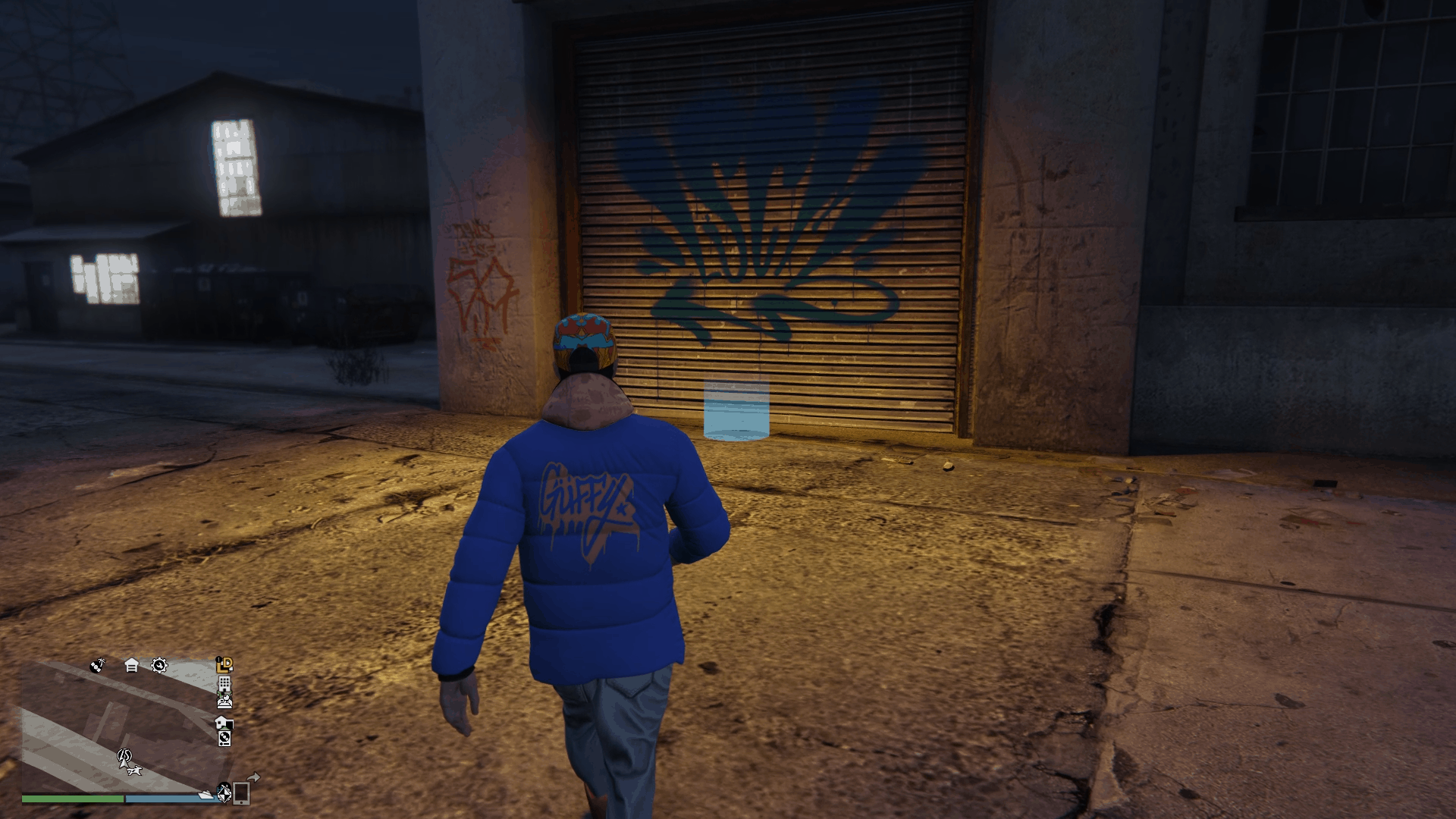Screen dimensions: 1456x819
Task: Click the blue spray marker on the garage door
Action: pos(736,409)
